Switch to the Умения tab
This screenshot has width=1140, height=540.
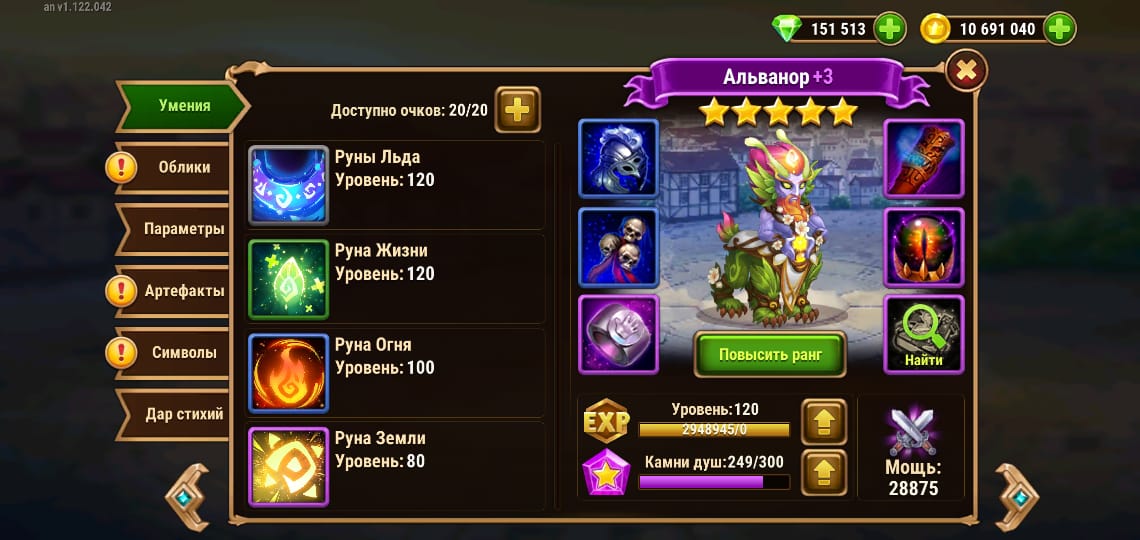point(184,105)
